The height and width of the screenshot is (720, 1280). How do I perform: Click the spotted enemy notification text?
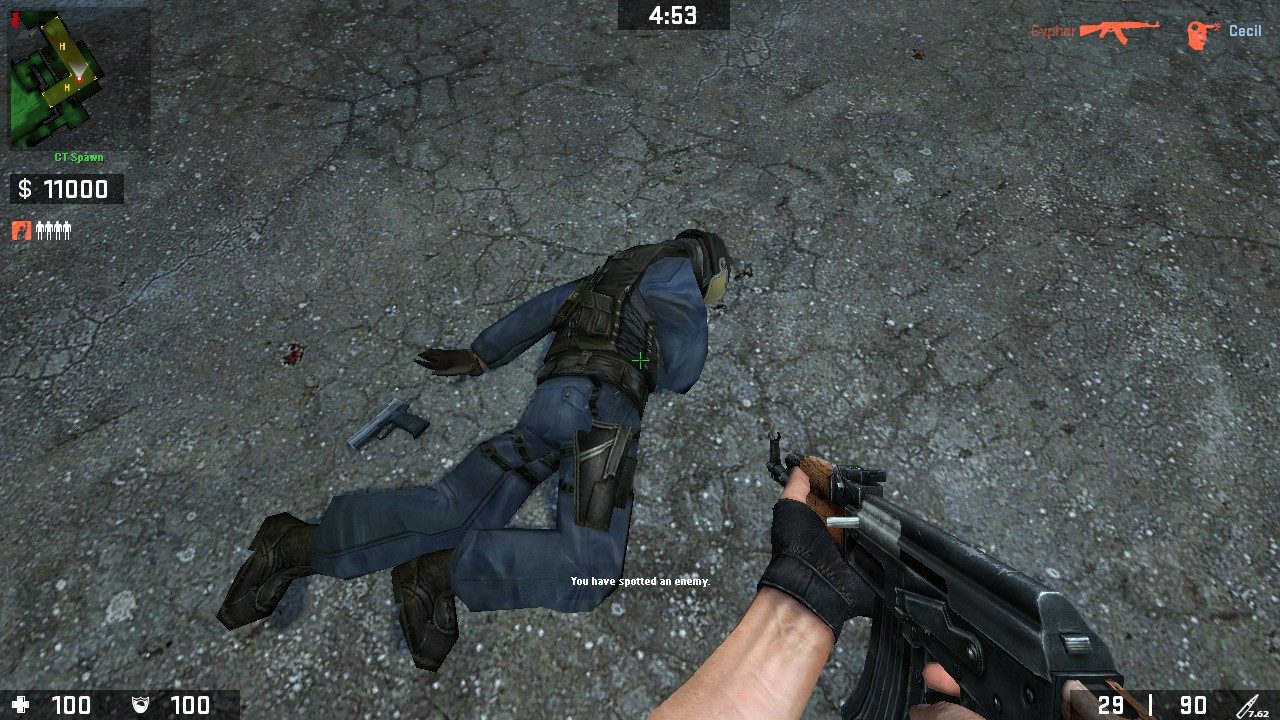click(x=640, y=581)
